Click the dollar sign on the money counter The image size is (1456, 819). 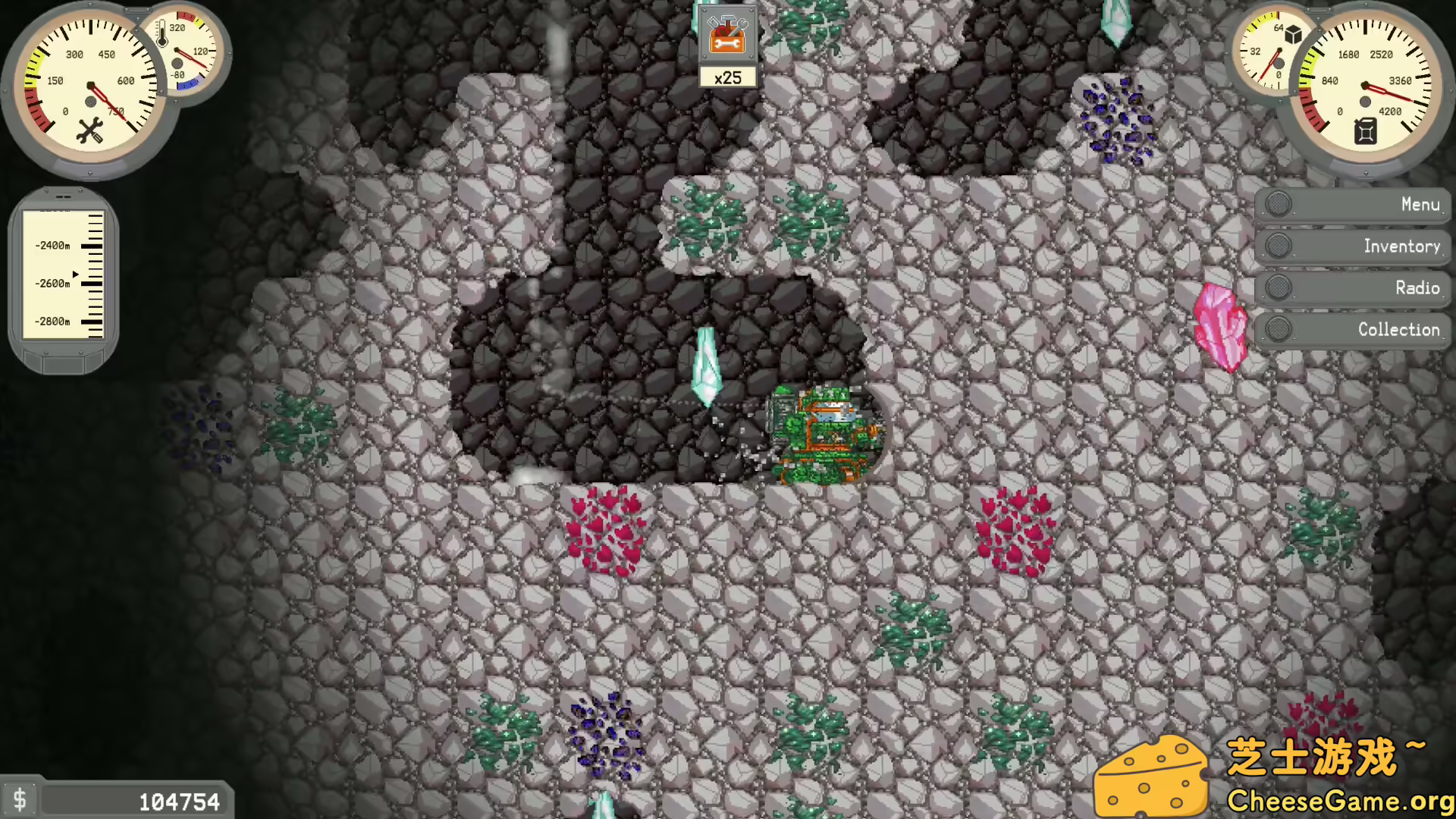pos(22,799)
